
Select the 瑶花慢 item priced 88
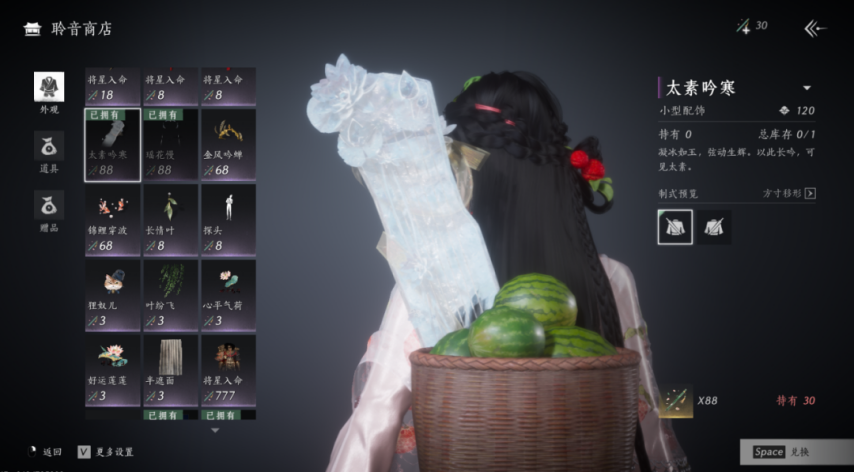(169, 145)
